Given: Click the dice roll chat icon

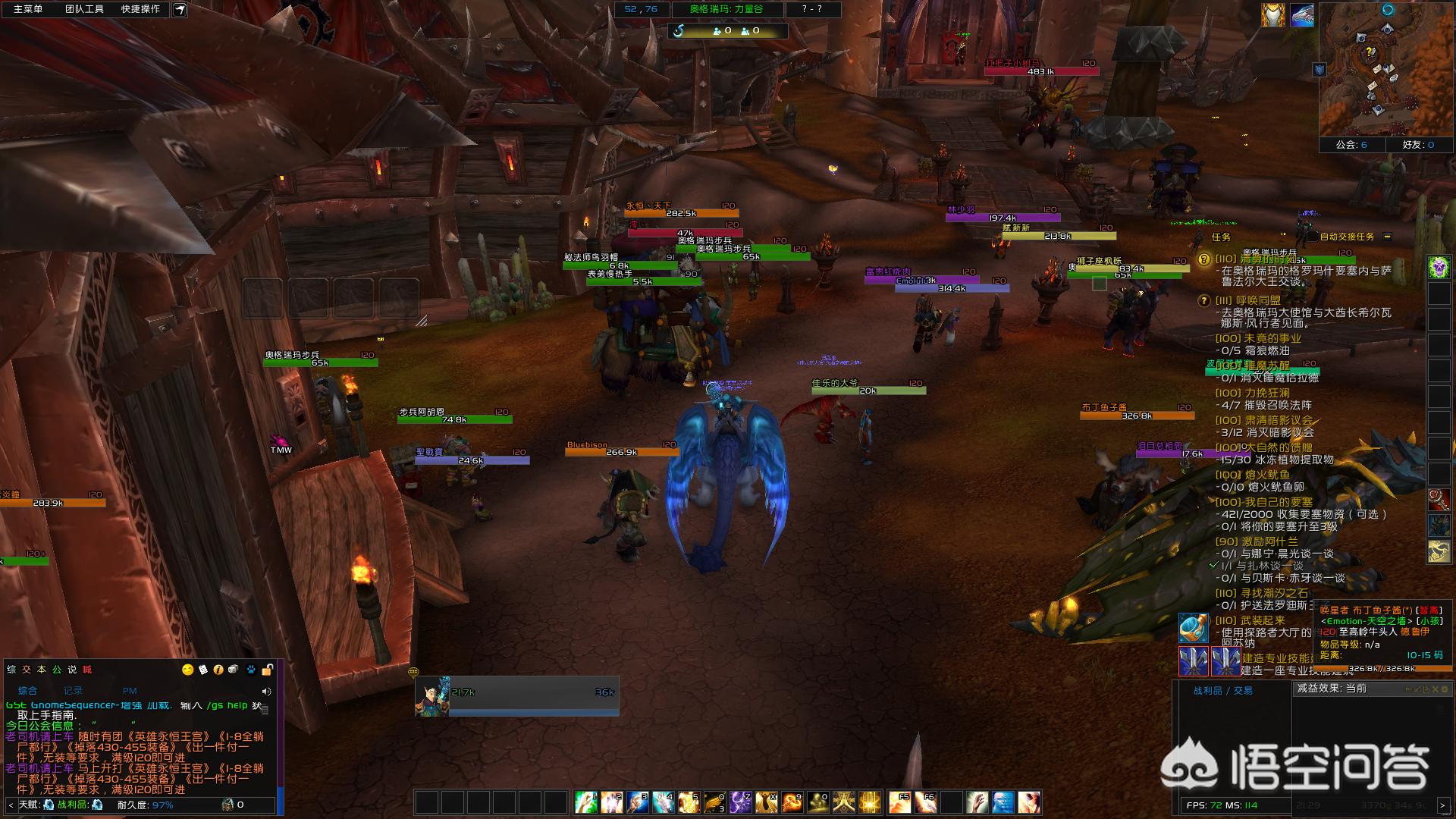Looking at the screenshot, I should coord(233,670).
